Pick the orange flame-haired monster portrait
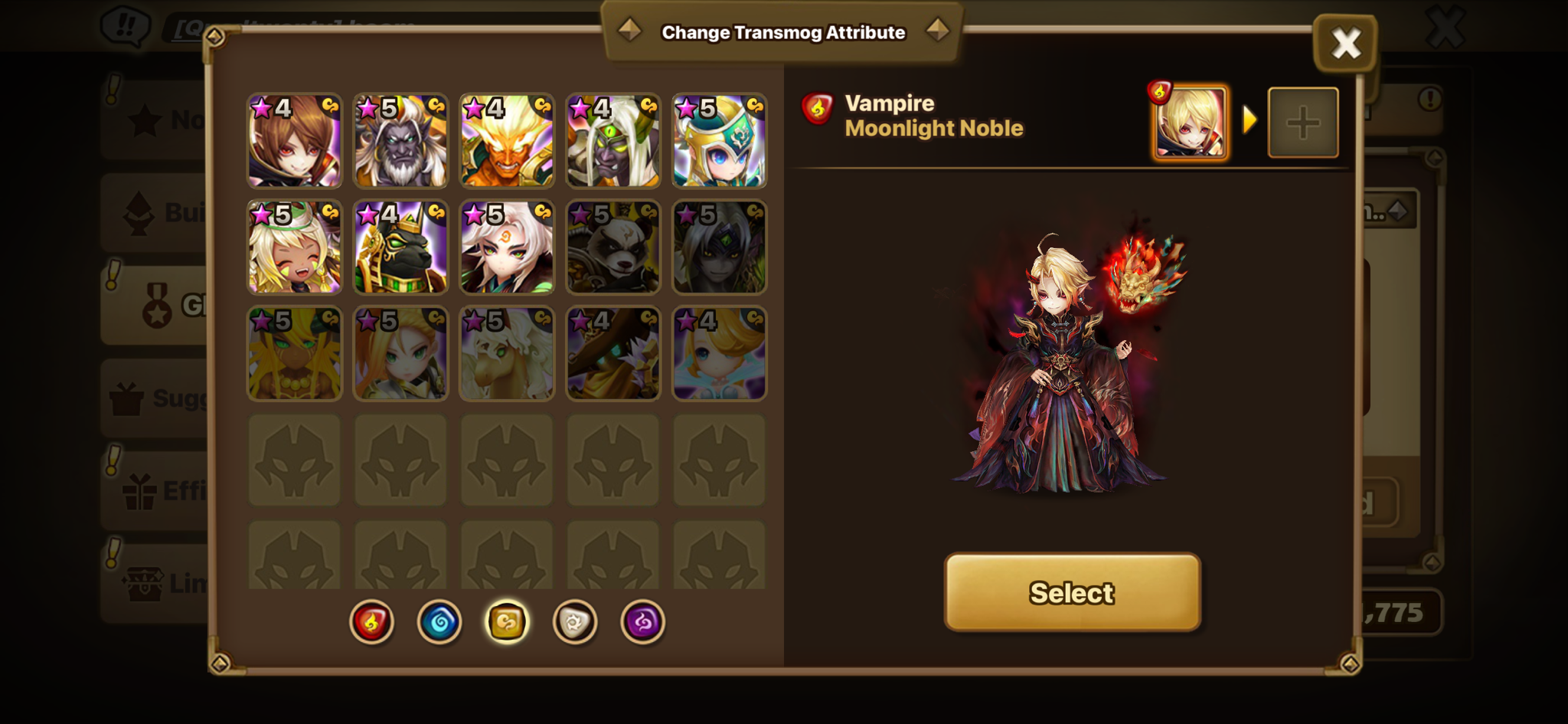 click(507, 141)
